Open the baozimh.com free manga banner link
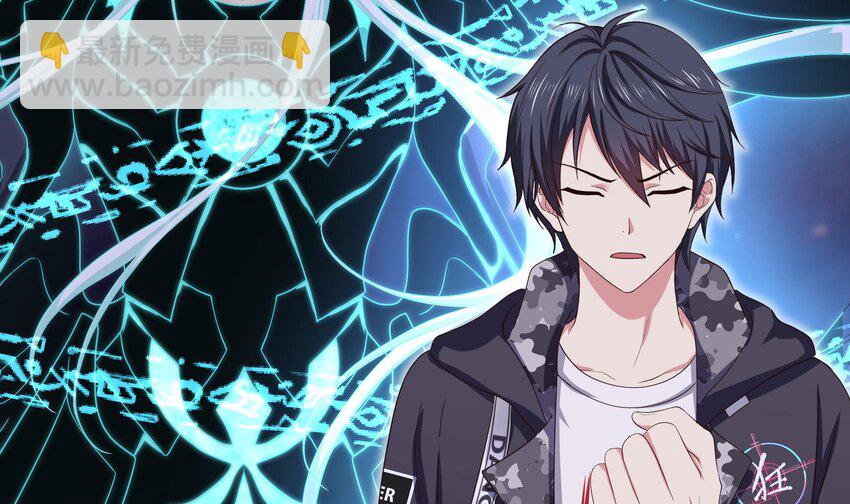This screenshot has height=504, width=850. click(x=175, y=65)
